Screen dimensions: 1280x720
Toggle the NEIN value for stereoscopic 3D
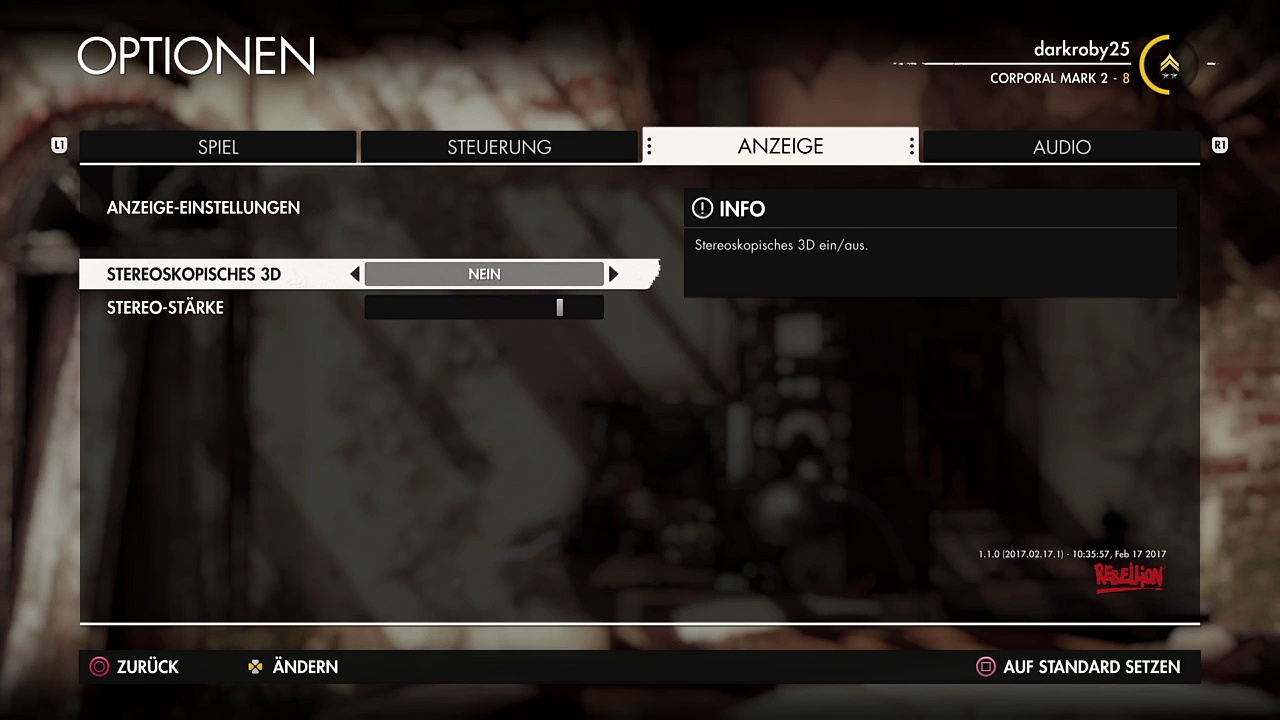point(484,274)
